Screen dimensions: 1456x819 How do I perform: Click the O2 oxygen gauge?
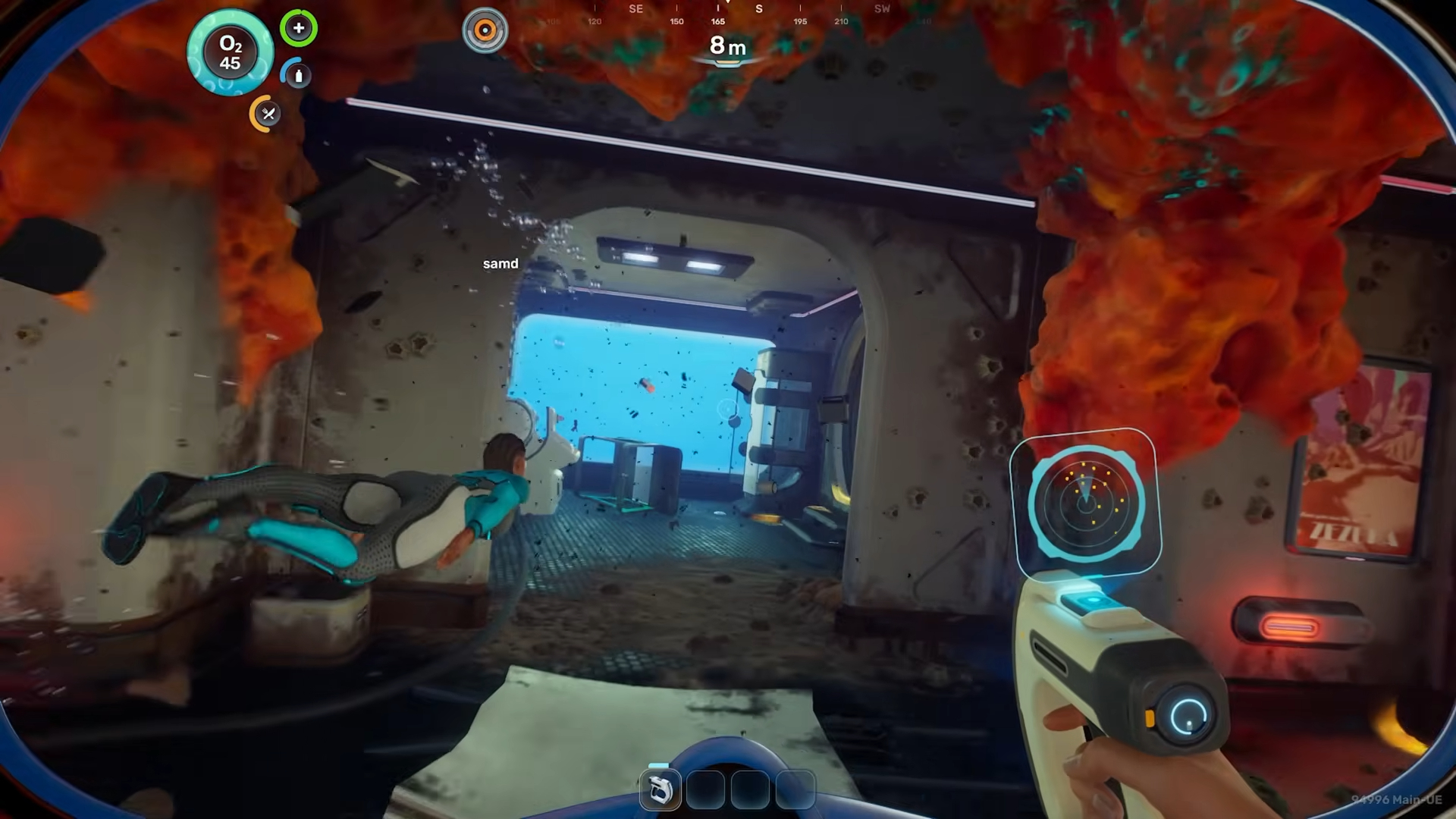click(x=231, y=53)
